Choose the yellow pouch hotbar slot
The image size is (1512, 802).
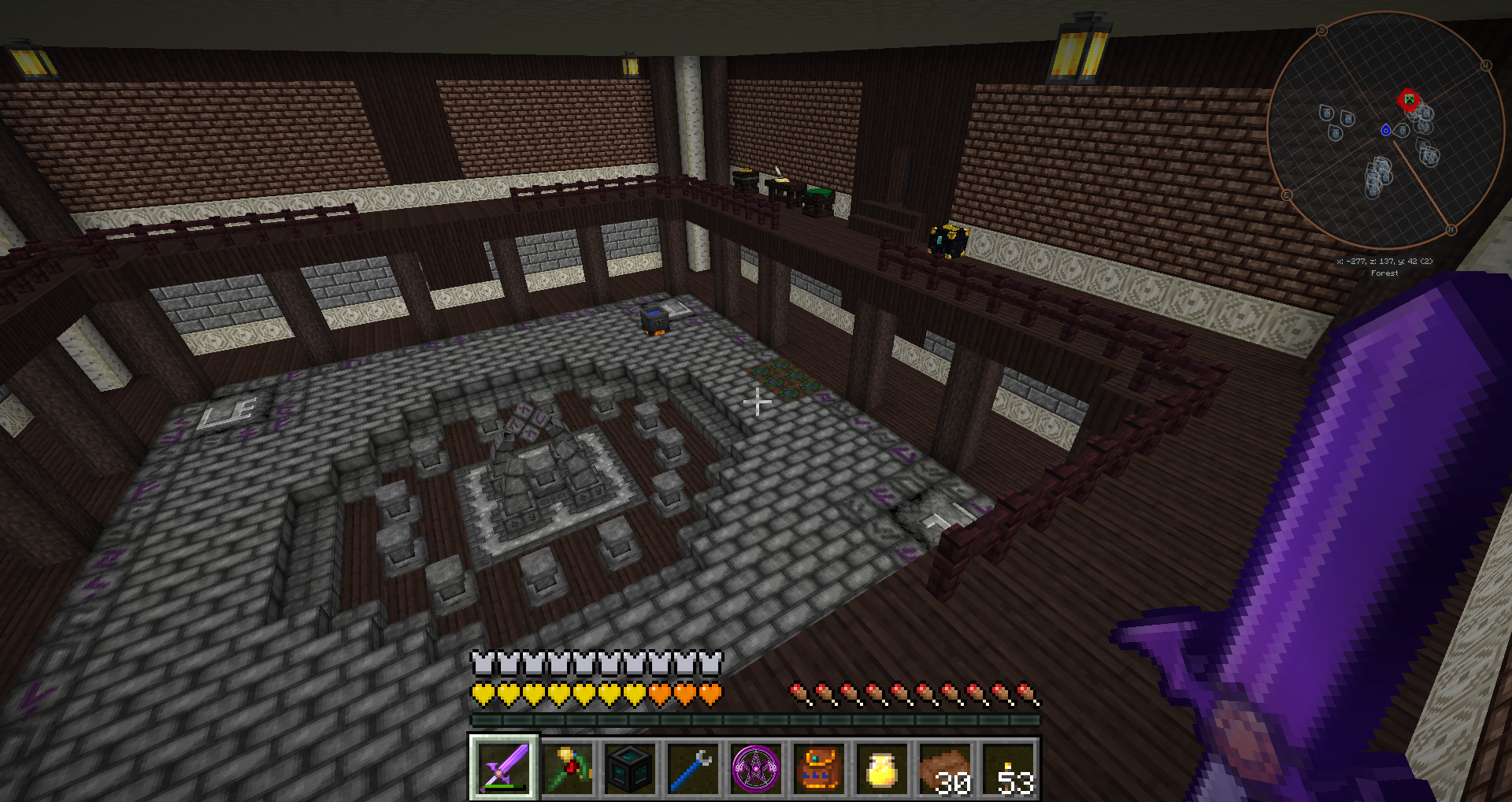click(x=883, y=767)
